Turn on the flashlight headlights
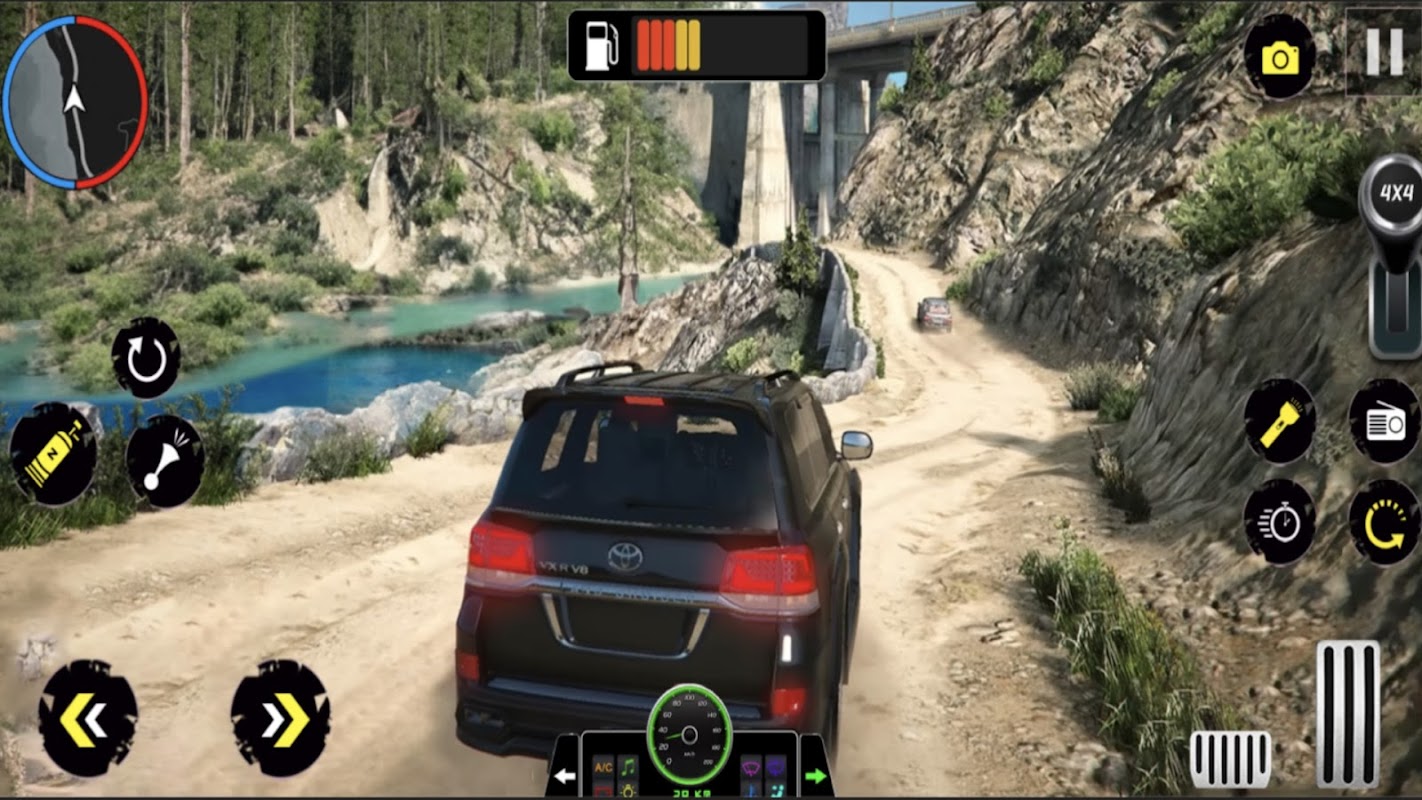 click(1279, 421)
